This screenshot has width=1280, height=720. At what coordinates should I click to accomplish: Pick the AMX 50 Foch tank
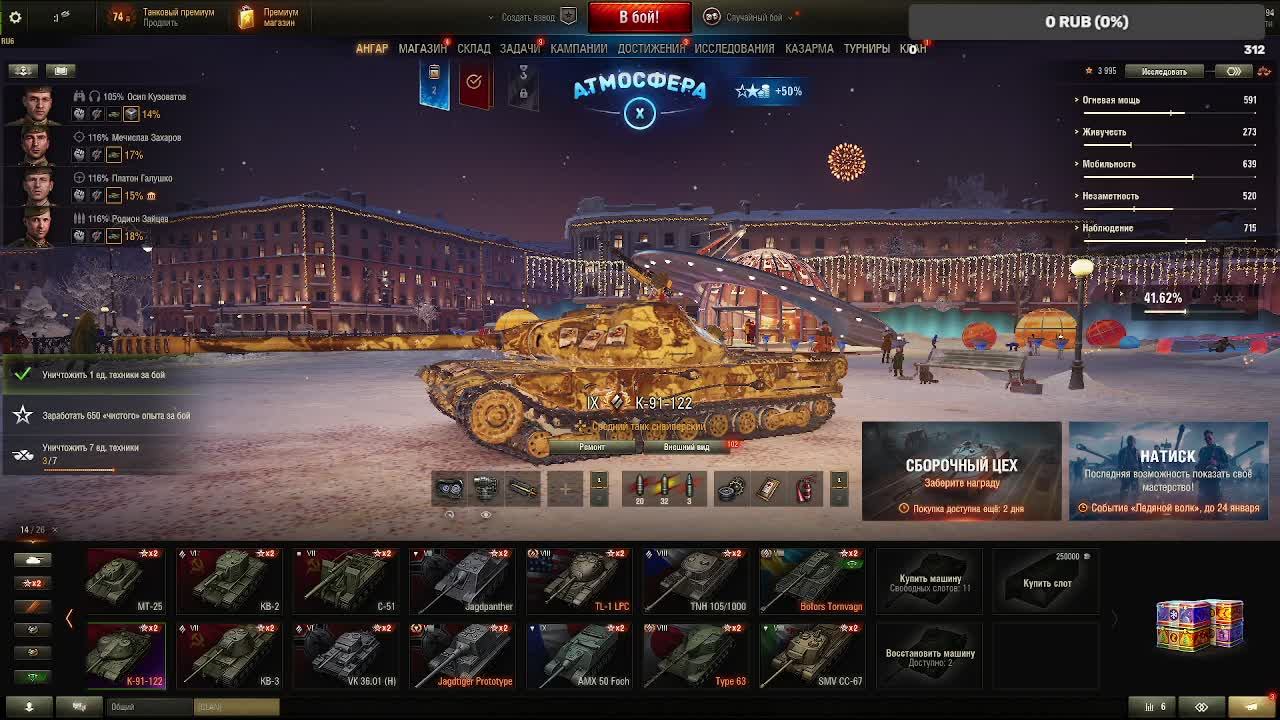(x=578, y=655)
